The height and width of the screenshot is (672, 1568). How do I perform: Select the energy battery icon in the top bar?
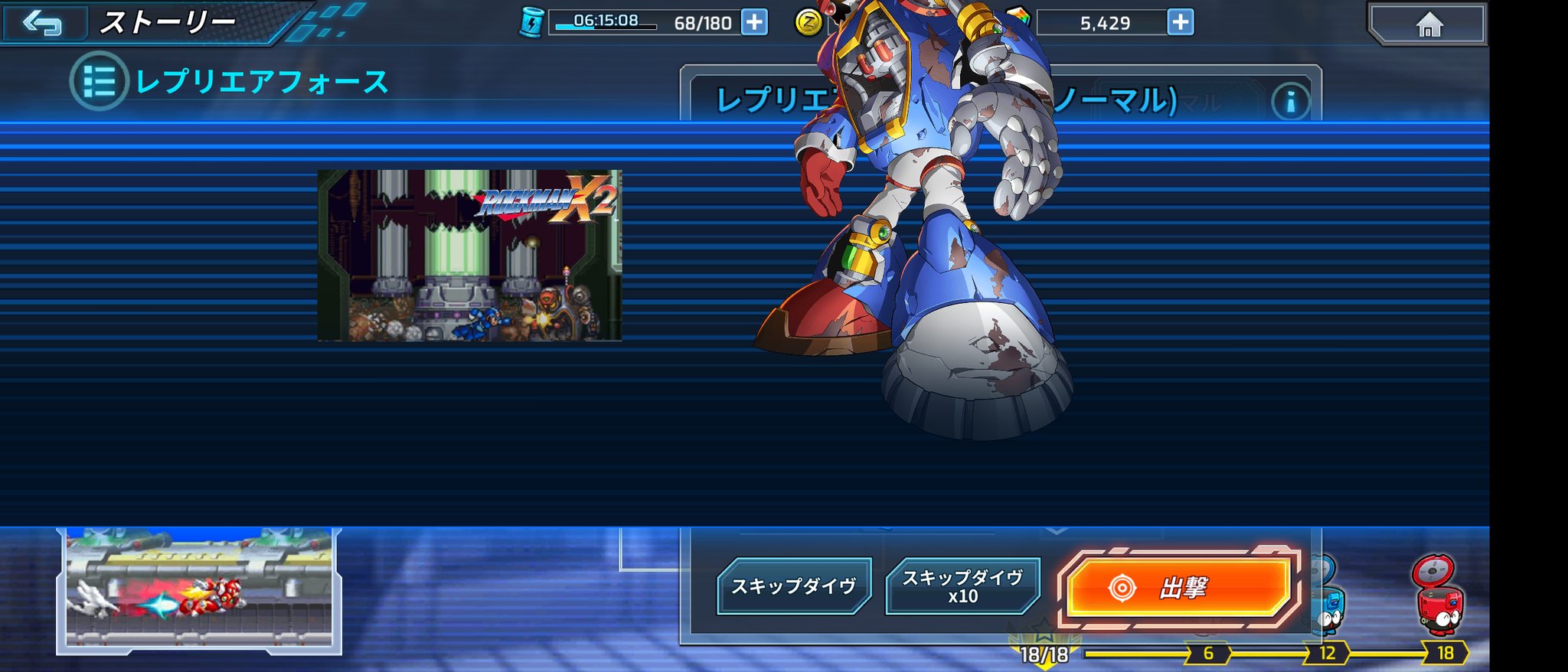534,22
